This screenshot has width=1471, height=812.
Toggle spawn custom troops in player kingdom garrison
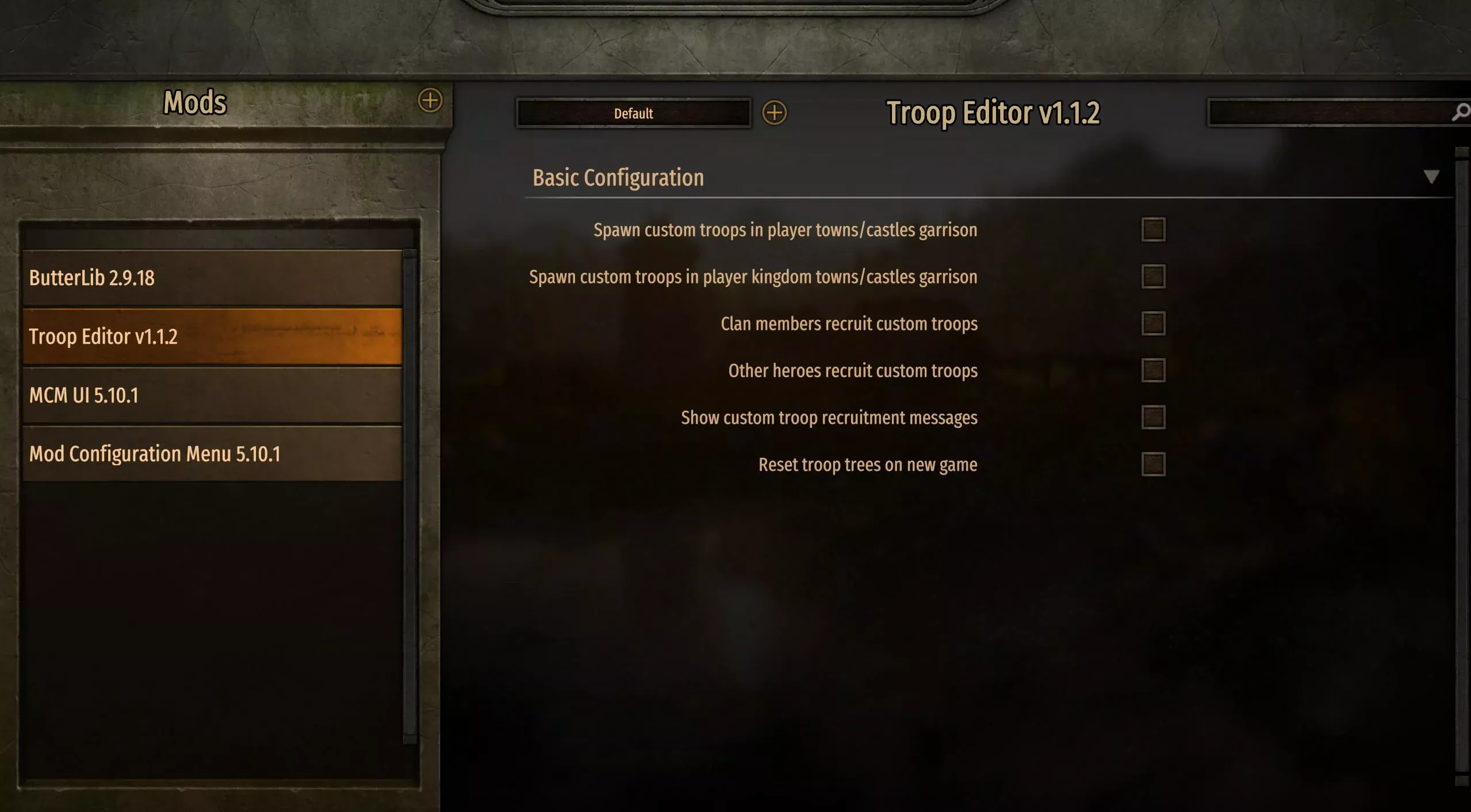pyautogui.click(x=1153, y=277)
